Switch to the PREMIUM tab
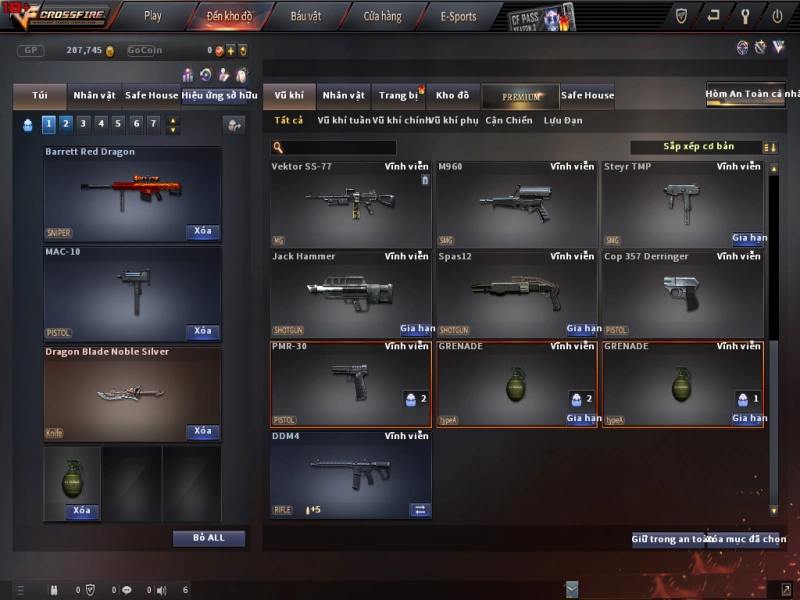Viewport: 800px width, 600px height. (x=521, y=96)
